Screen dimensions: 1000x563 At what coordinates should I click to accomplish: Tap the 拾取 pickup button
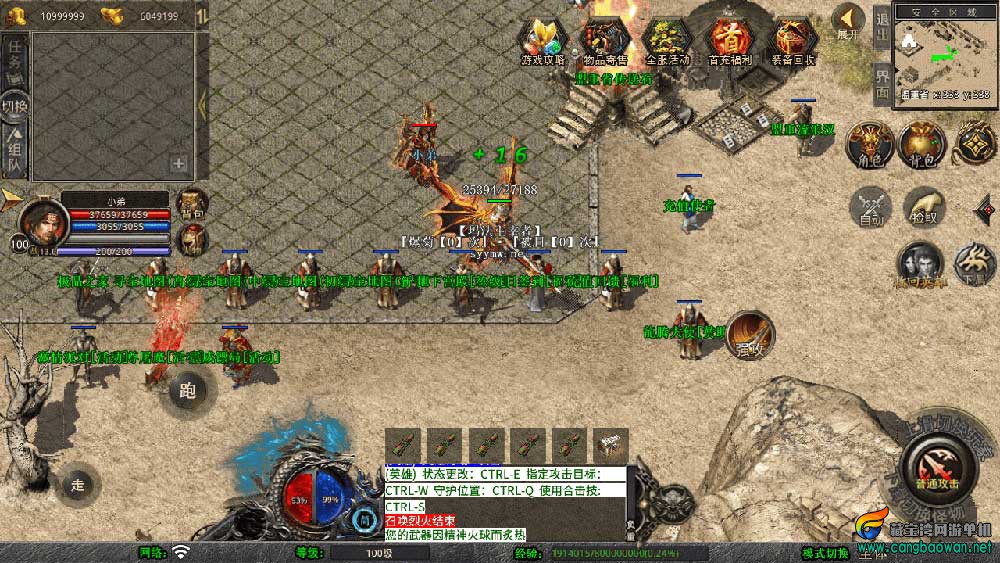(x=924, y=206)
